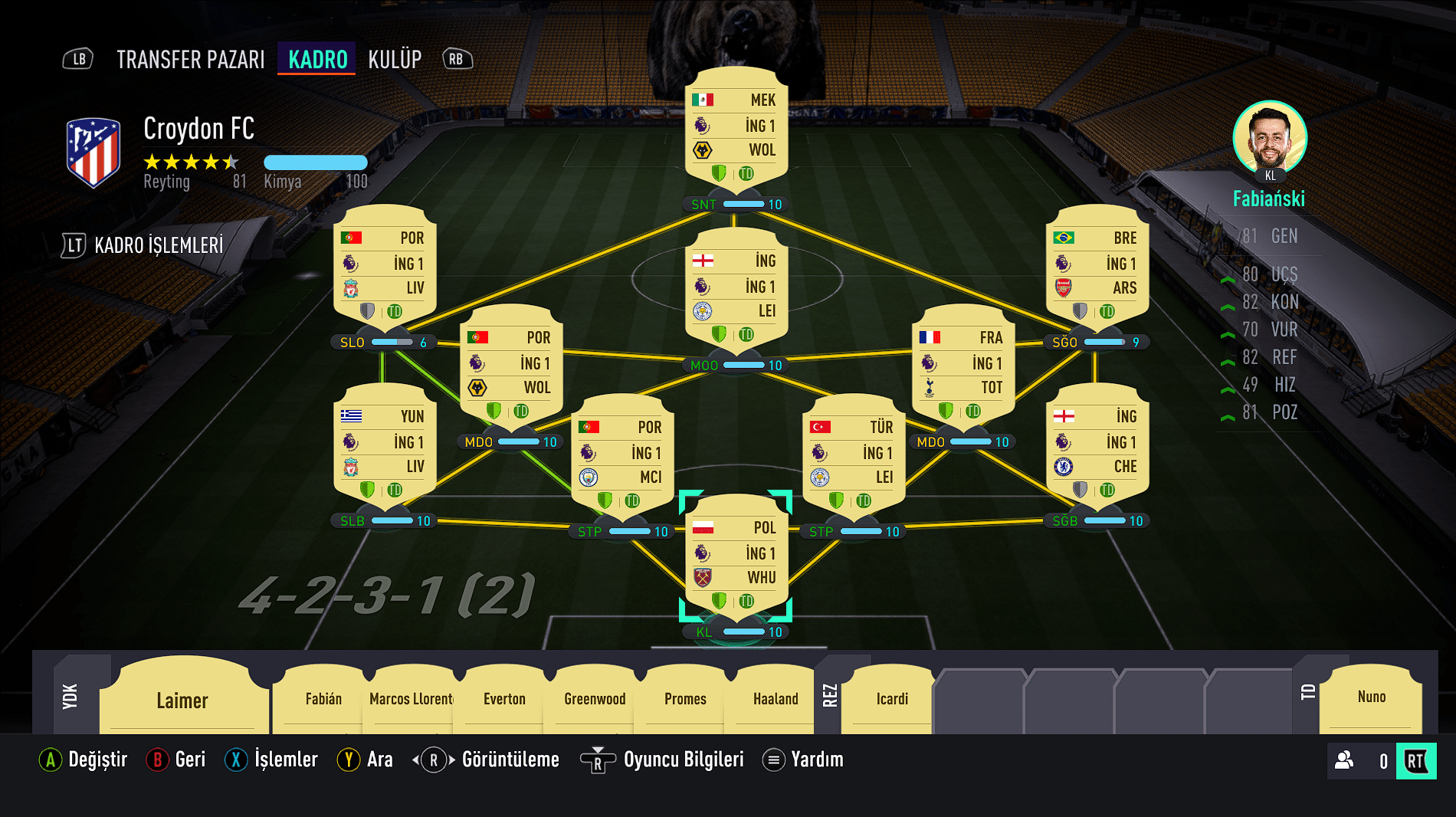The width and height of the screenshot is (1456, 817).
Task: Select the Greek Liverpool left back card
Action: pos(385,447)
